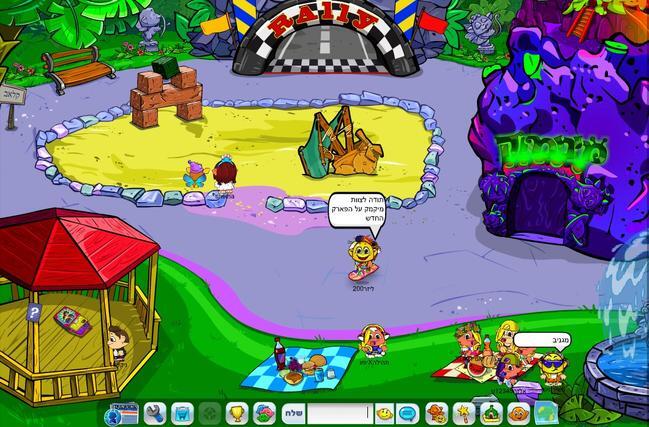Open the green crown icon

491,413
